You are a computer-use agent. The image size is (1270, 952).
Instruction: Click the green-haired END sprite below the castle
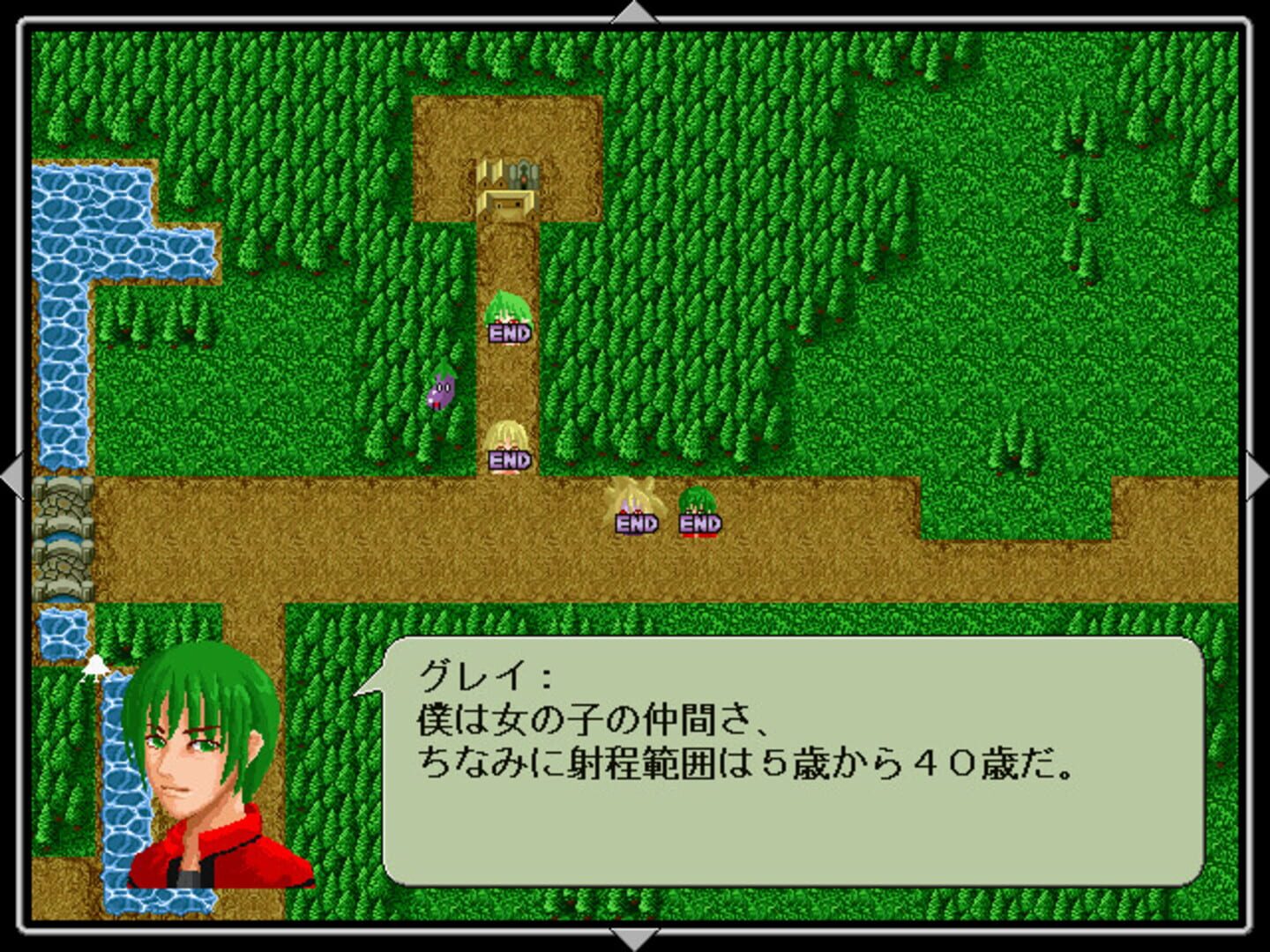tap(510, 317)
